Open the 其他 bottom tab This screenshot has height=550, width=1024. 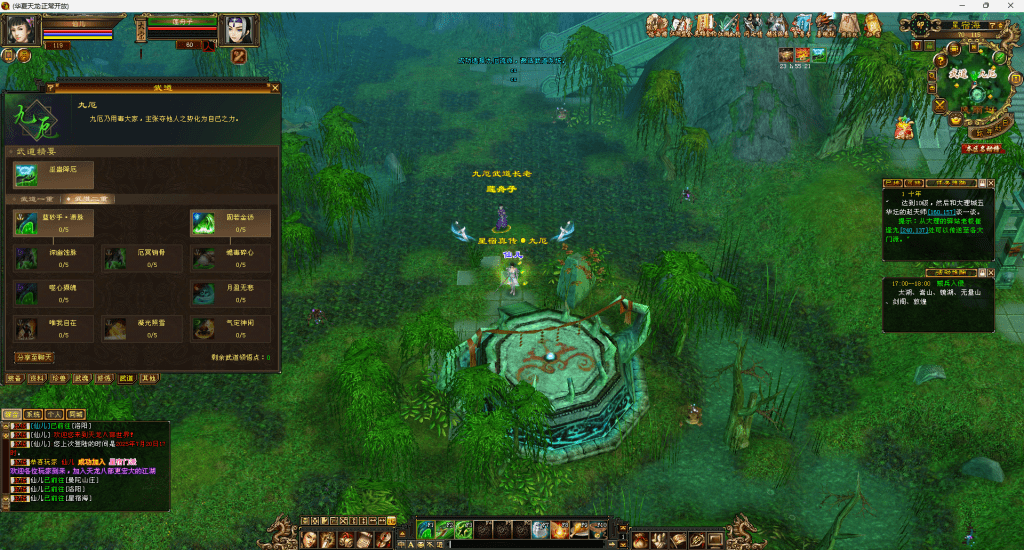[x=148, y=379]
